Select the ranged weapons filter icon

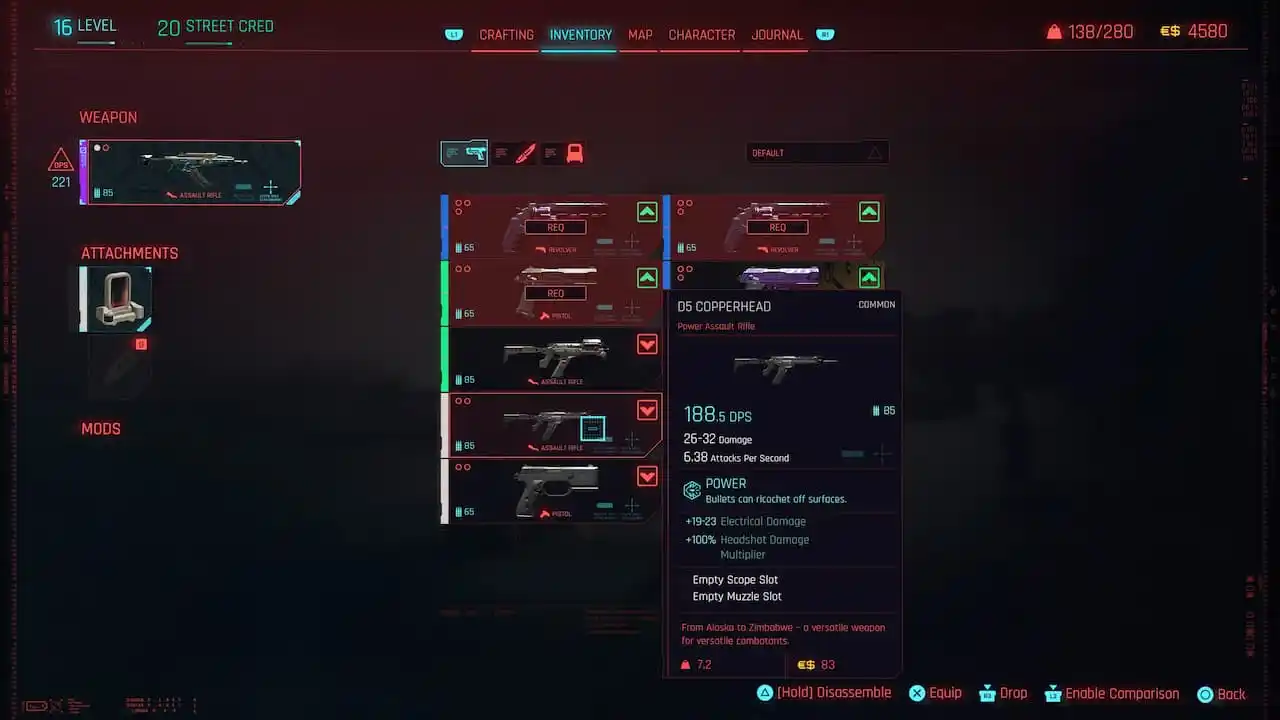464,153
